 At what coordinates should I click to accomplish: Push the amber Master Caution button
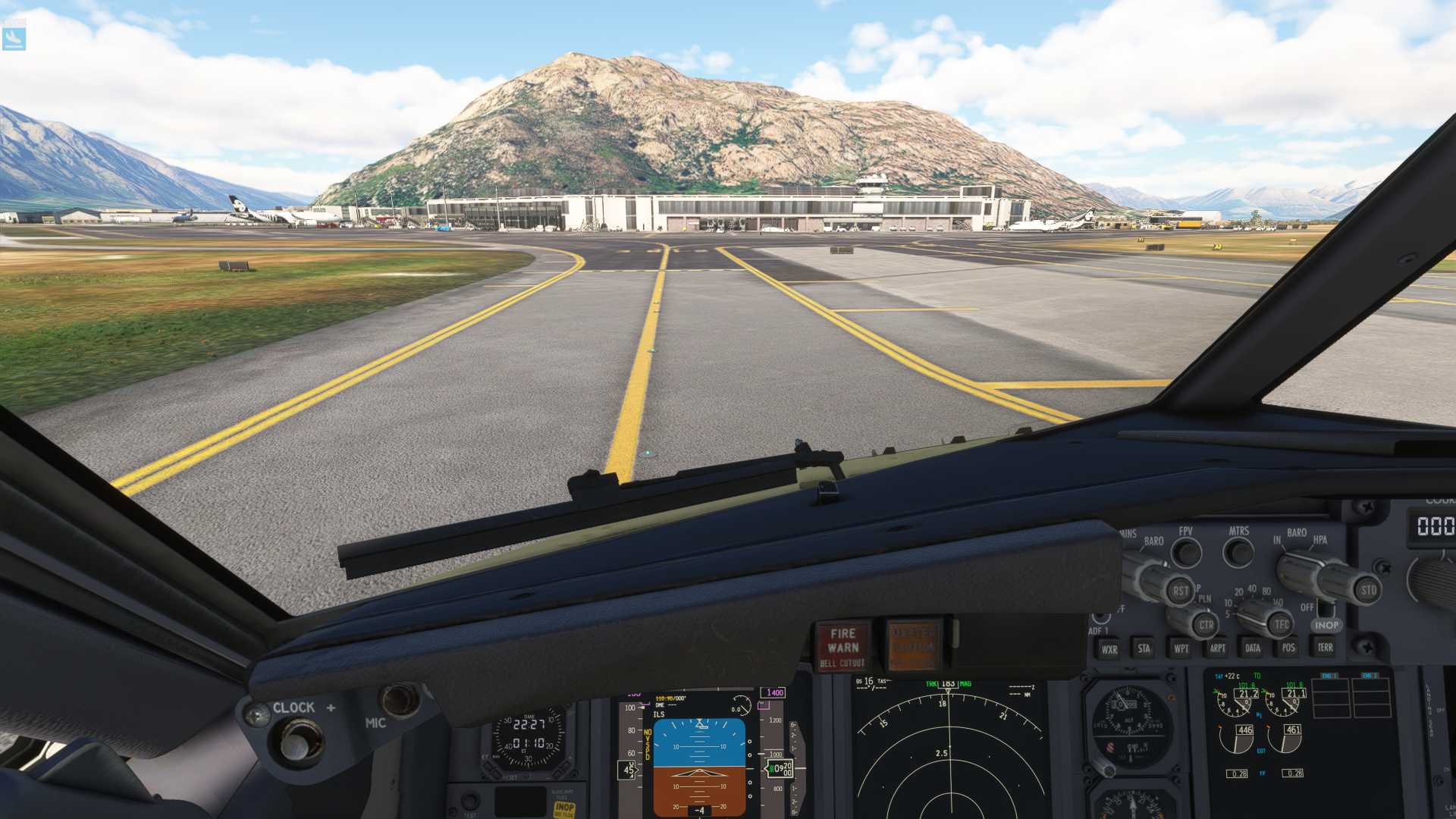pyautogui.click(x=914, y=645)
